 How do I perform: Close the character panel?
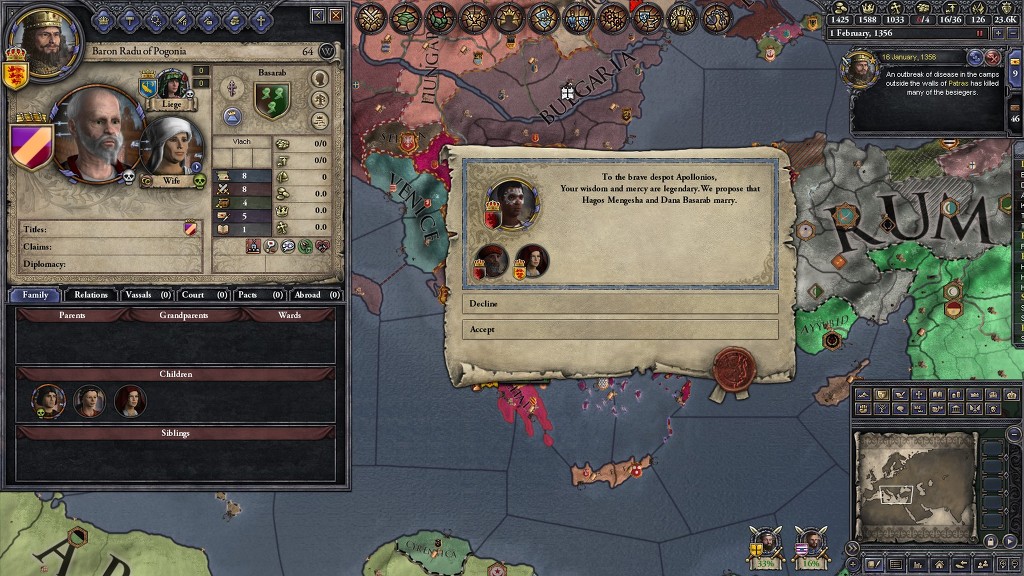(x=336, y=15)
